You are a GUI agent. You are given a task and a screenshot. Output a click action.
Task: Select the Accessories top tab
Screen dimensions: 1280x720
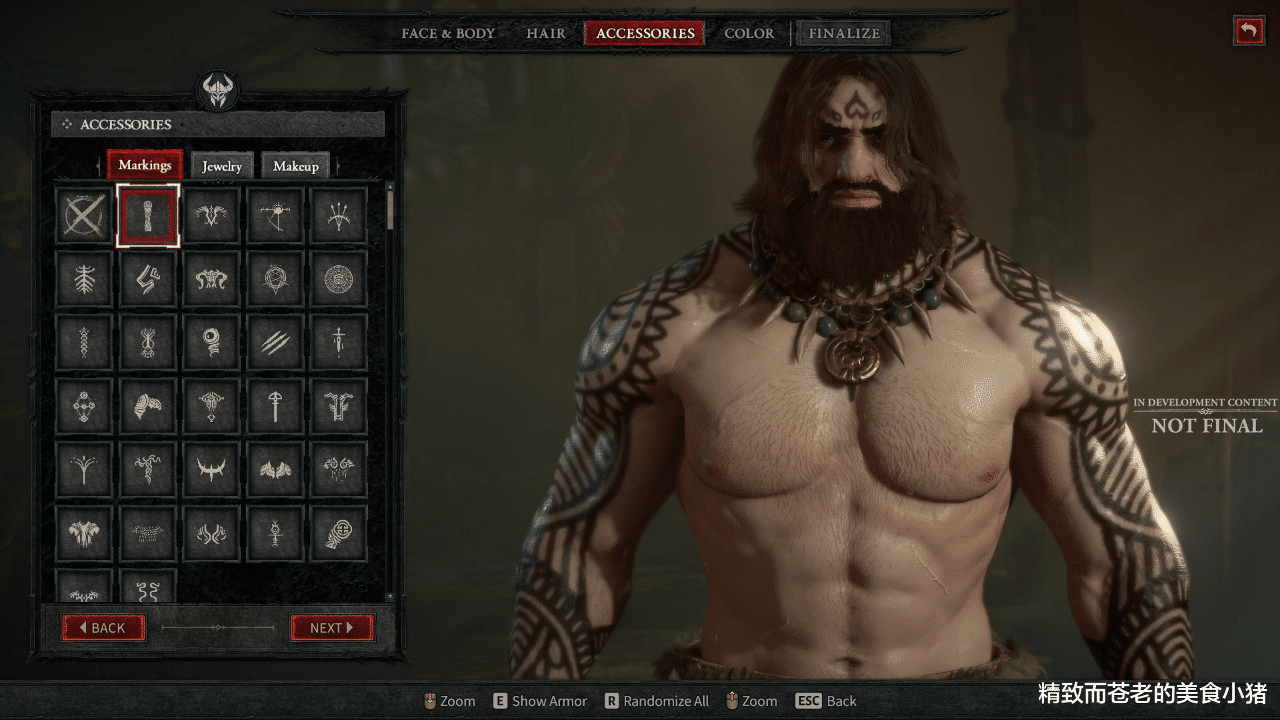[645, 33]
